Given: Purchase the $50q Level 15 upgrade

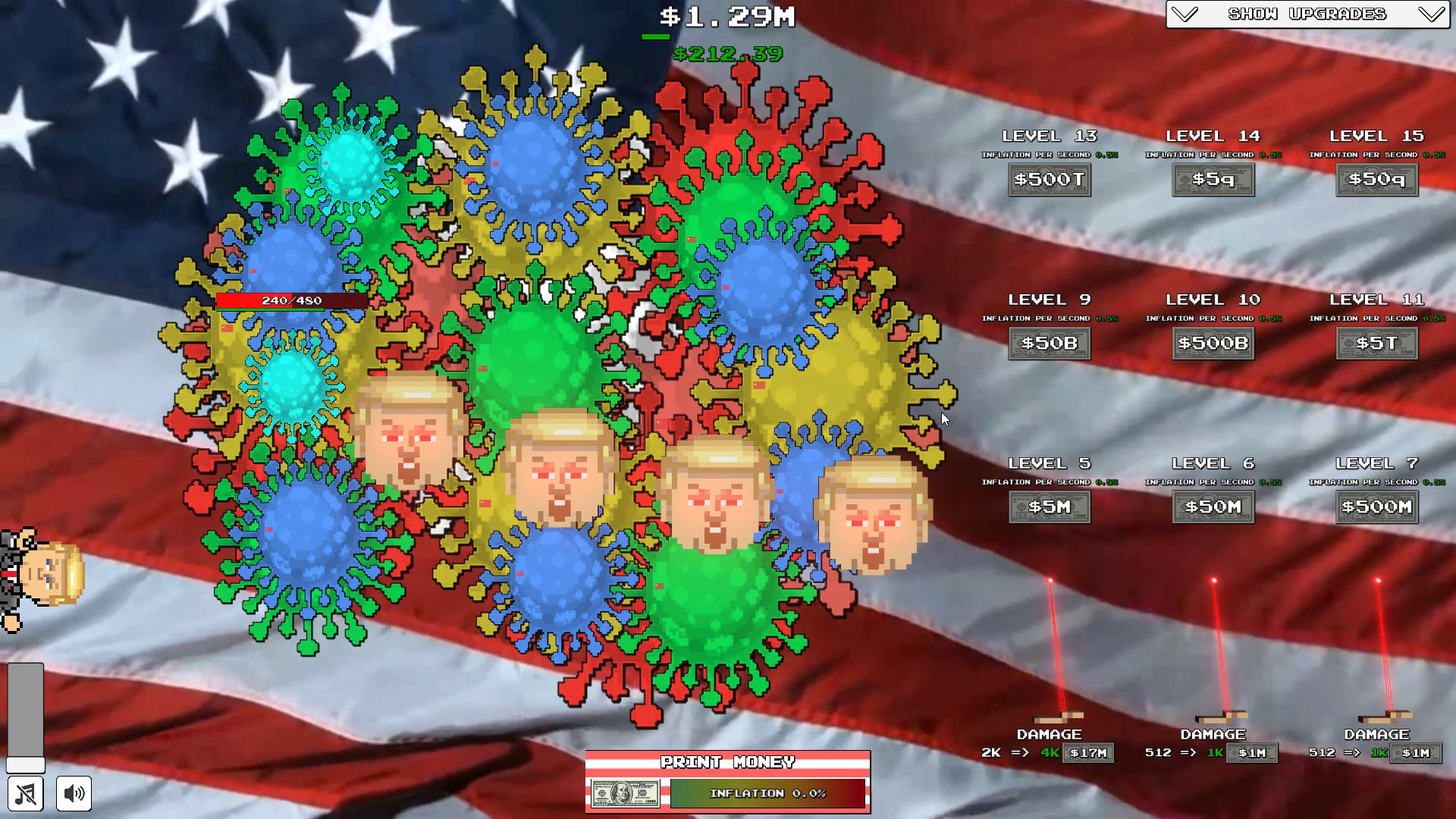Looking at the screenshot, I should click(1376, 180).
